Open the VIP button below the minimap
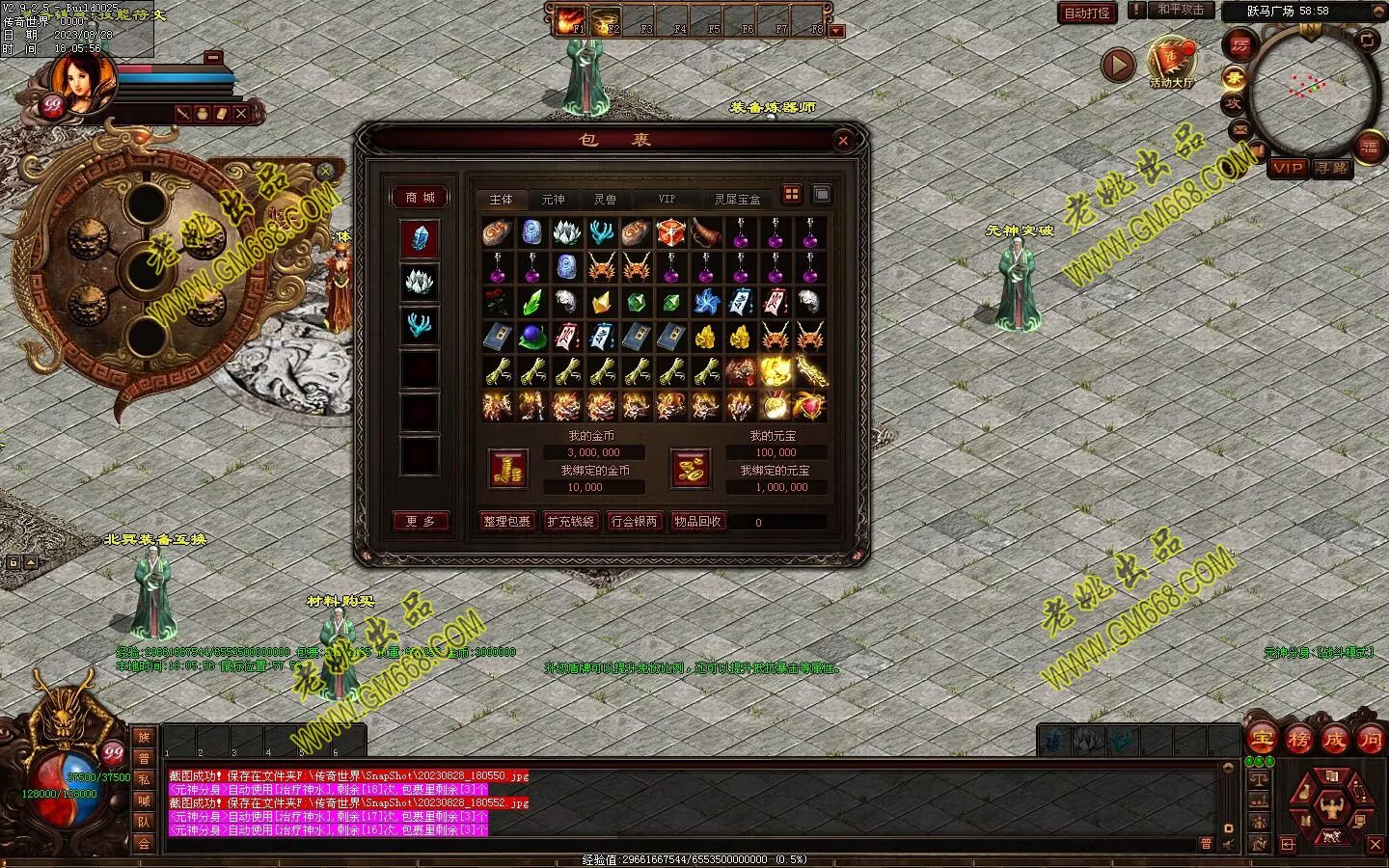The height and width of the screenshot is (868, 1389). (x=1288, y=168)
